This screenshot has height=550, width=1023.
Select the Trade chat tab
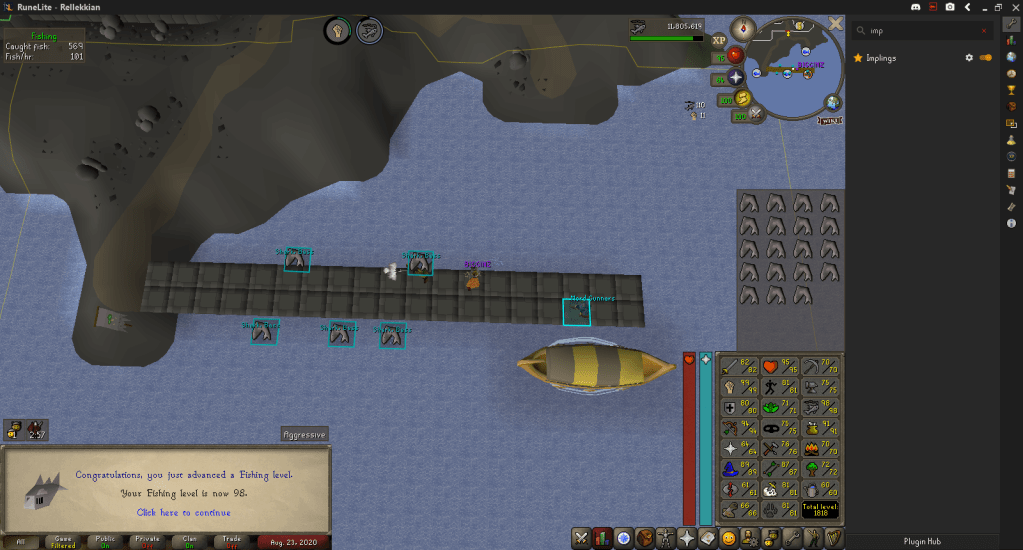tap(231, 541)
